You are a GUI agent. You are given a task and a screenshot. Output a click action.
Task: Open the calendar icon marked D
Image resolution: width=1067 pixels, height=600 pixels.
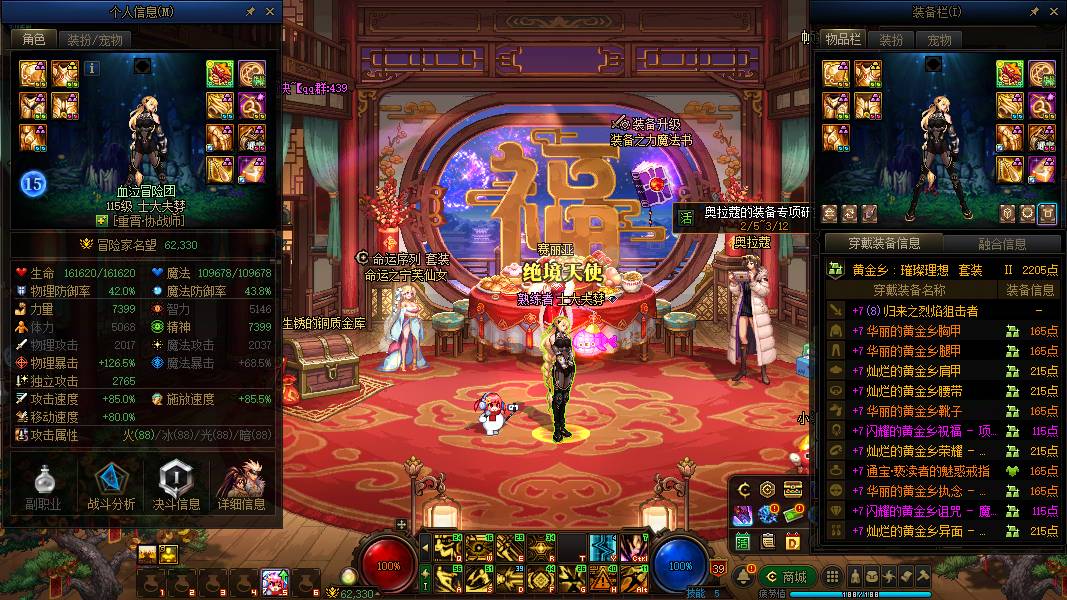tap(793, 541)
